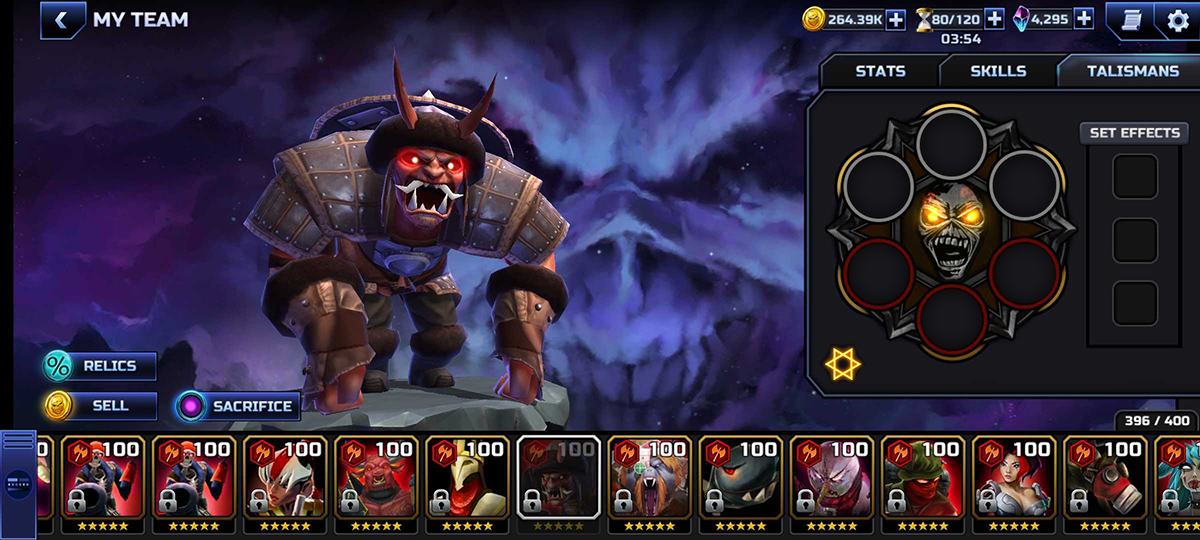Open the Set Effects panel

(1134, 133)
